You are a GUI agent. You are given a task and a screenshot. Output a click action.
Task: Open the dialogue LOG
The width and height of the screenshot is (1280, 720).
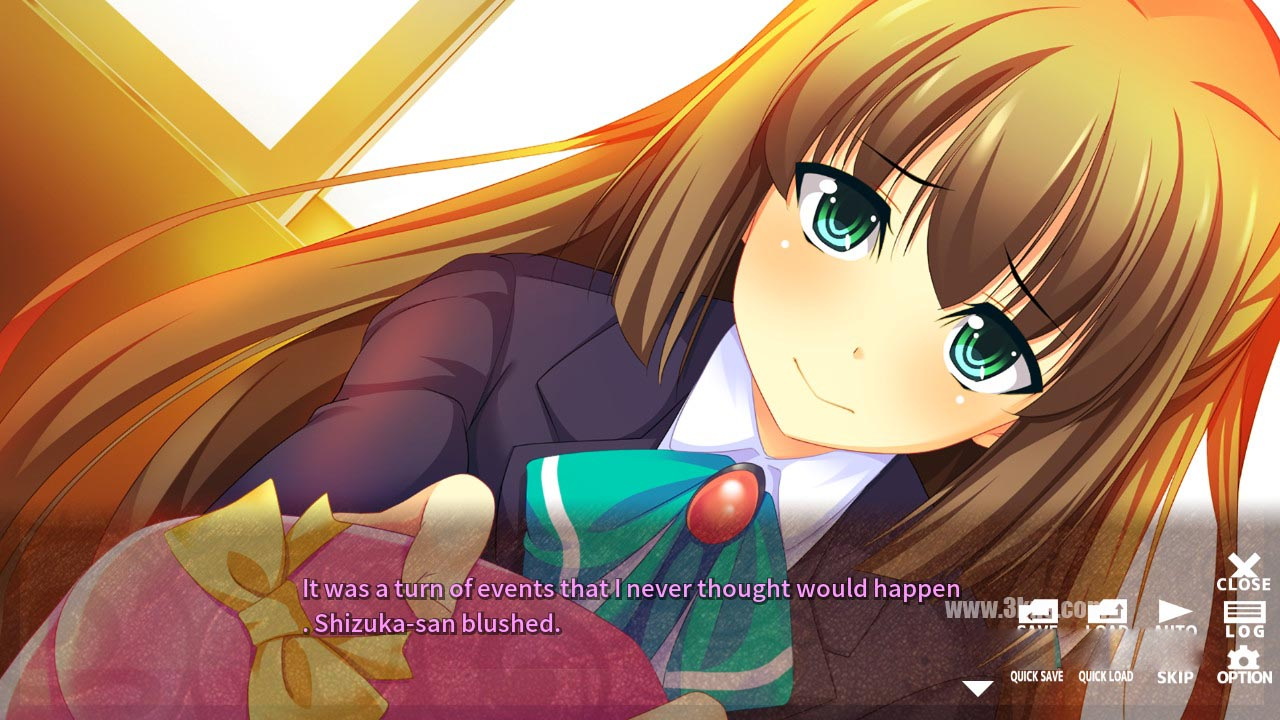pyautogui.click(x=1244, y=619)
